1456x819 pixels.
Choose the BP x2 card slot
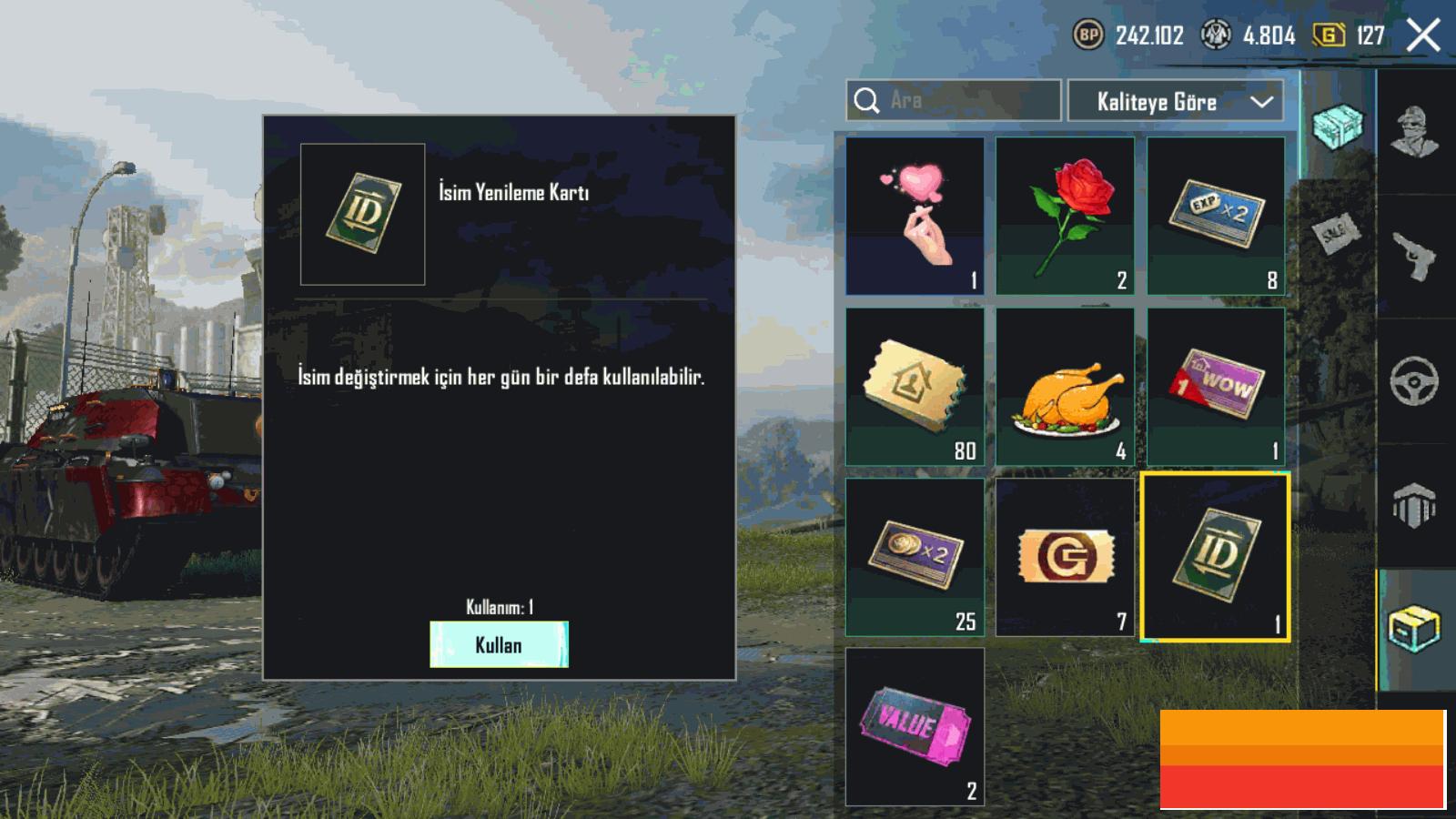pyautogui.click(x=915, y=557)
